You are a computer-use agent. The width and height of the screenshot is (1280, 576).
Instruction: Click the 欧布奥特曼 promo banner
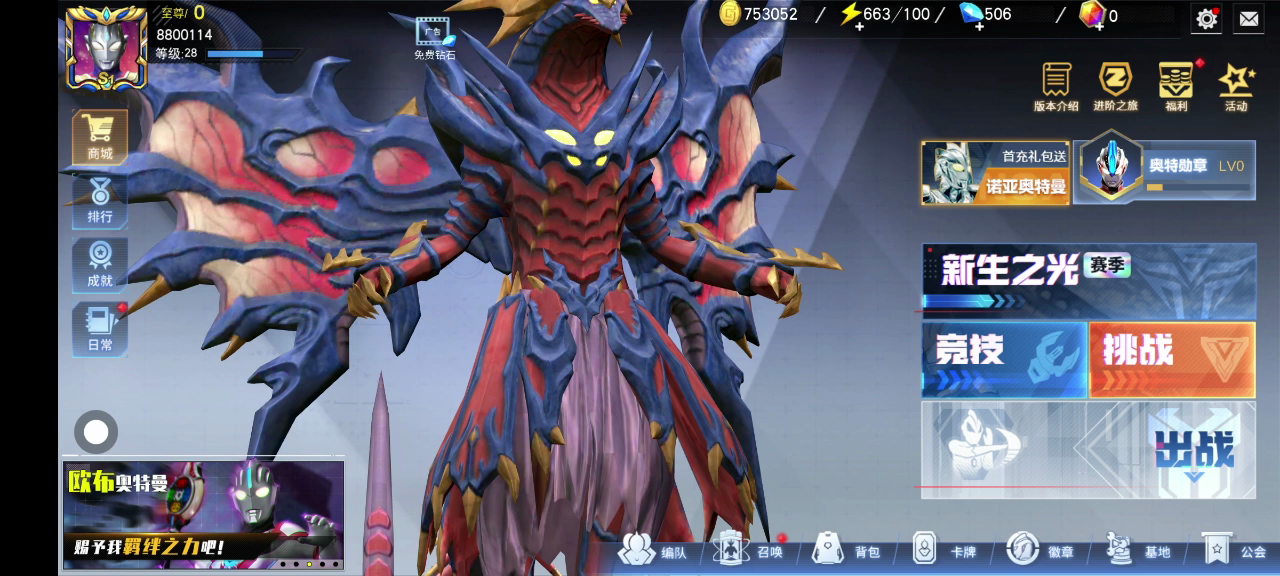click(203, 514)
